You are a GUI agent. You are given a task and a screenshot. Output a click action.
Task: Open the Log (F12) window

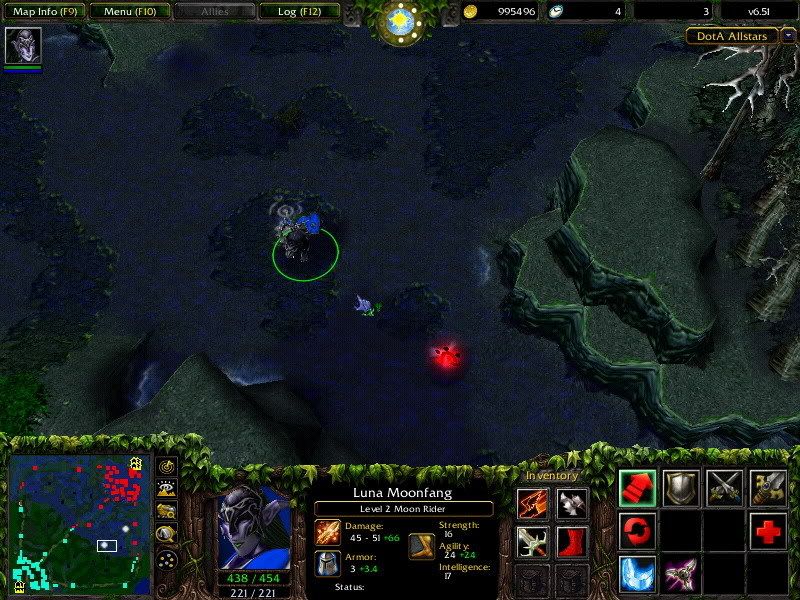click(296, 12)
